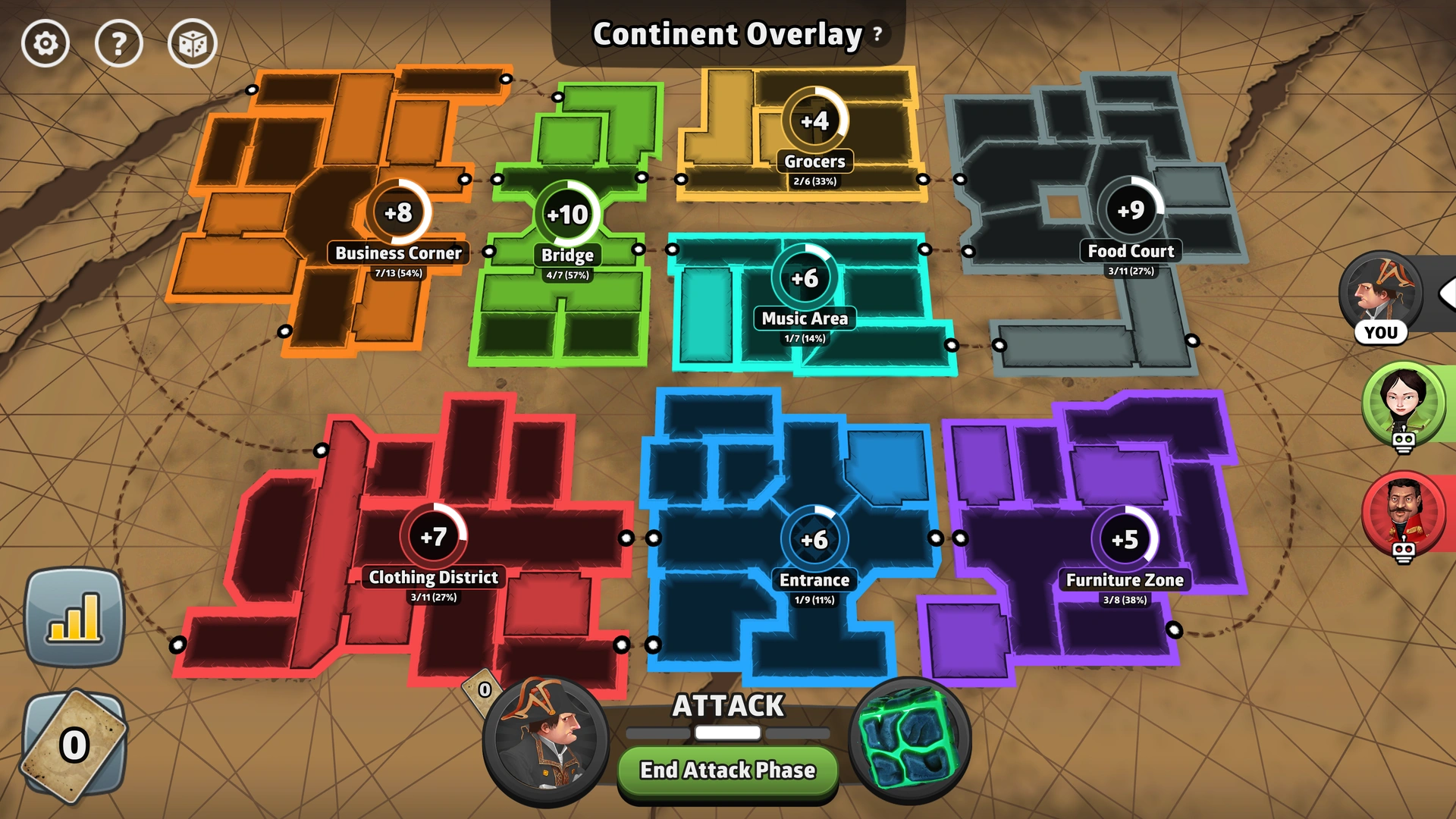Screen dimensions: 1456x819
Task: Expand the Business Corner bonus badge
Action: click(x=400, y=214)
